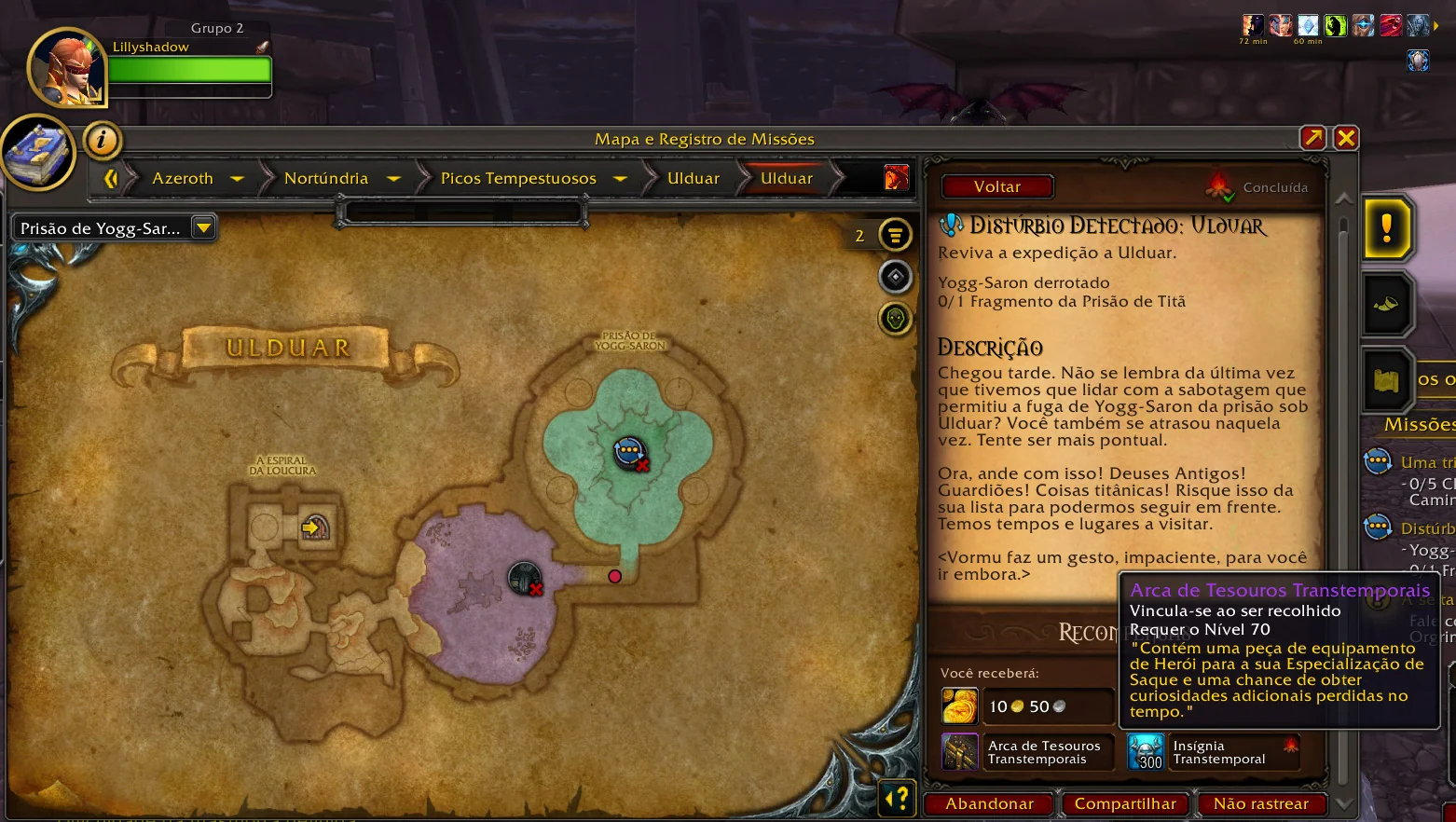Navigate to Nortúndria in breadcrumb
The image size is (1456, 822).
pos(326,178)
